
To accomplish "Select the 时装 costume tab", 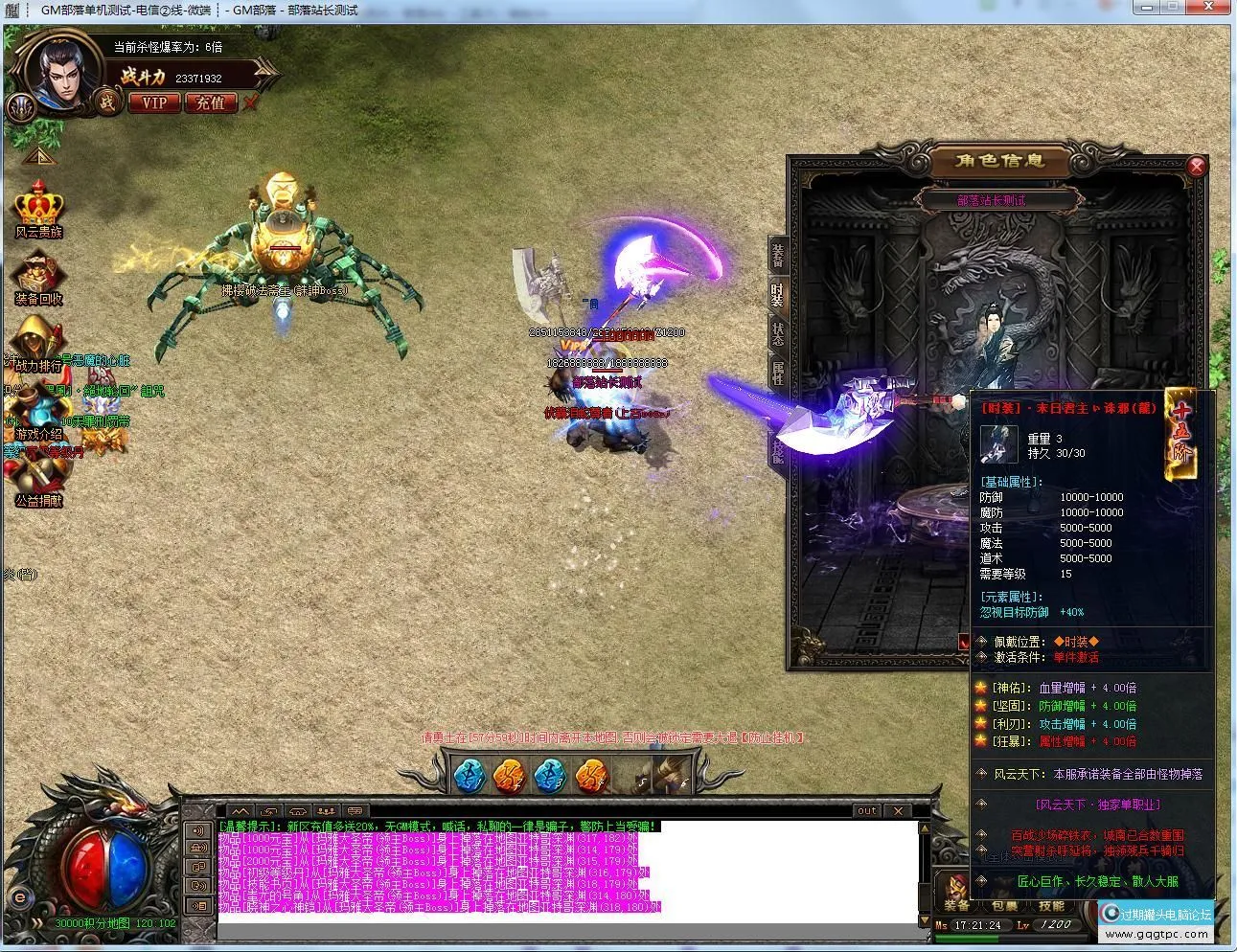I will coord(778,295).
